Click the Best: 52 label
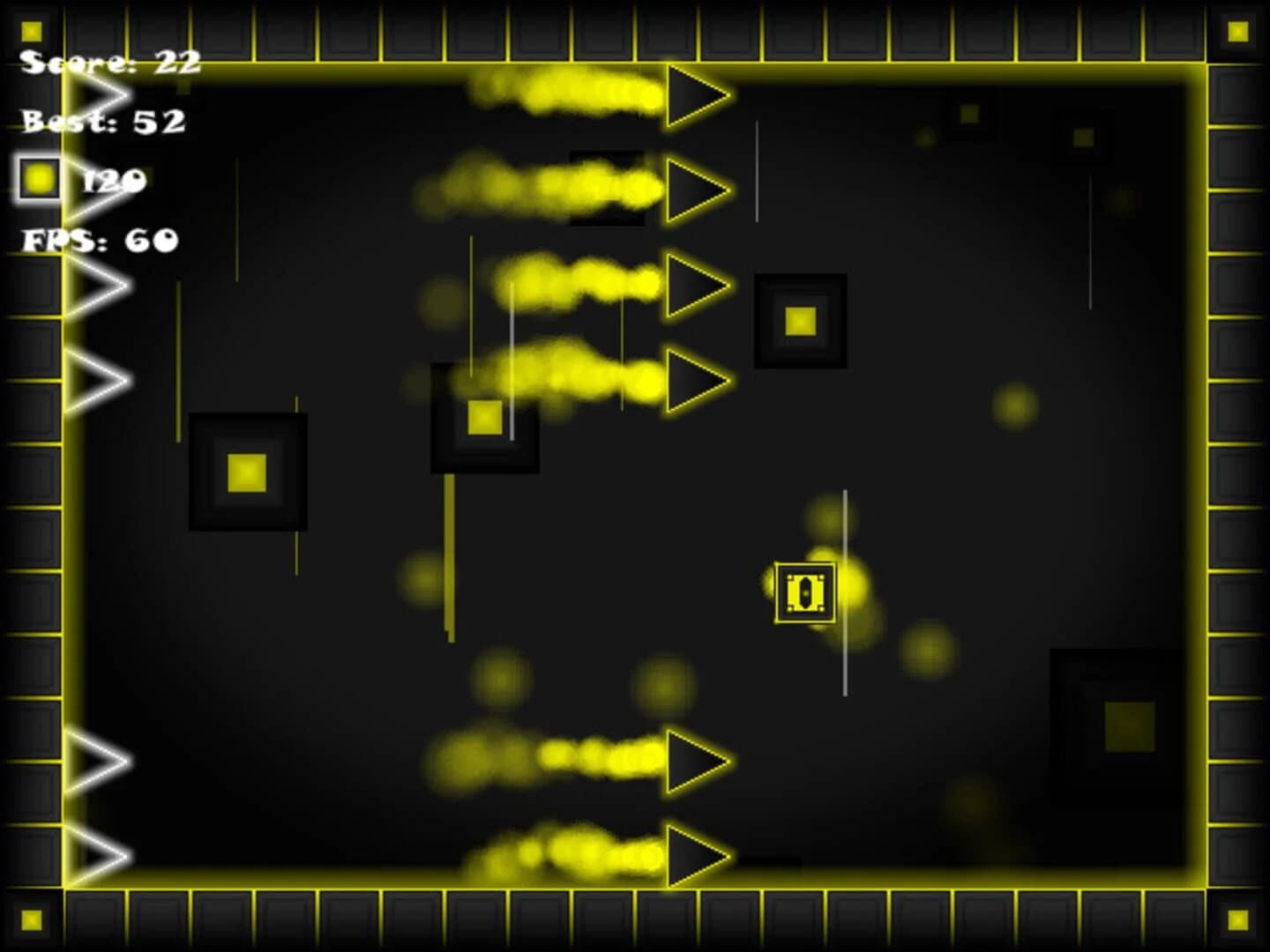The image size is (1270, 952). pyautogui.click(x=104, y=123)
